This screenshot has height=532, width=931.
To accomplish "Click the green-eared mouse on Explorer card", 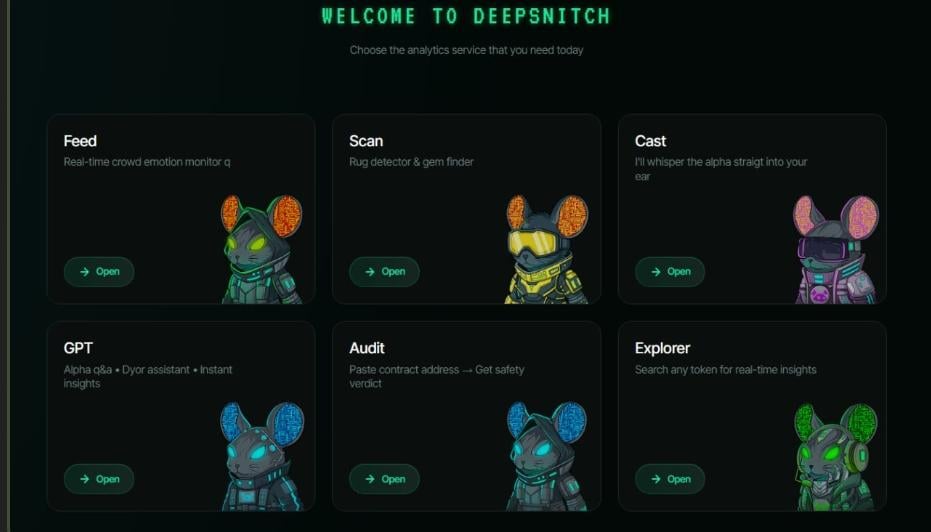I will tap(834, 457).
